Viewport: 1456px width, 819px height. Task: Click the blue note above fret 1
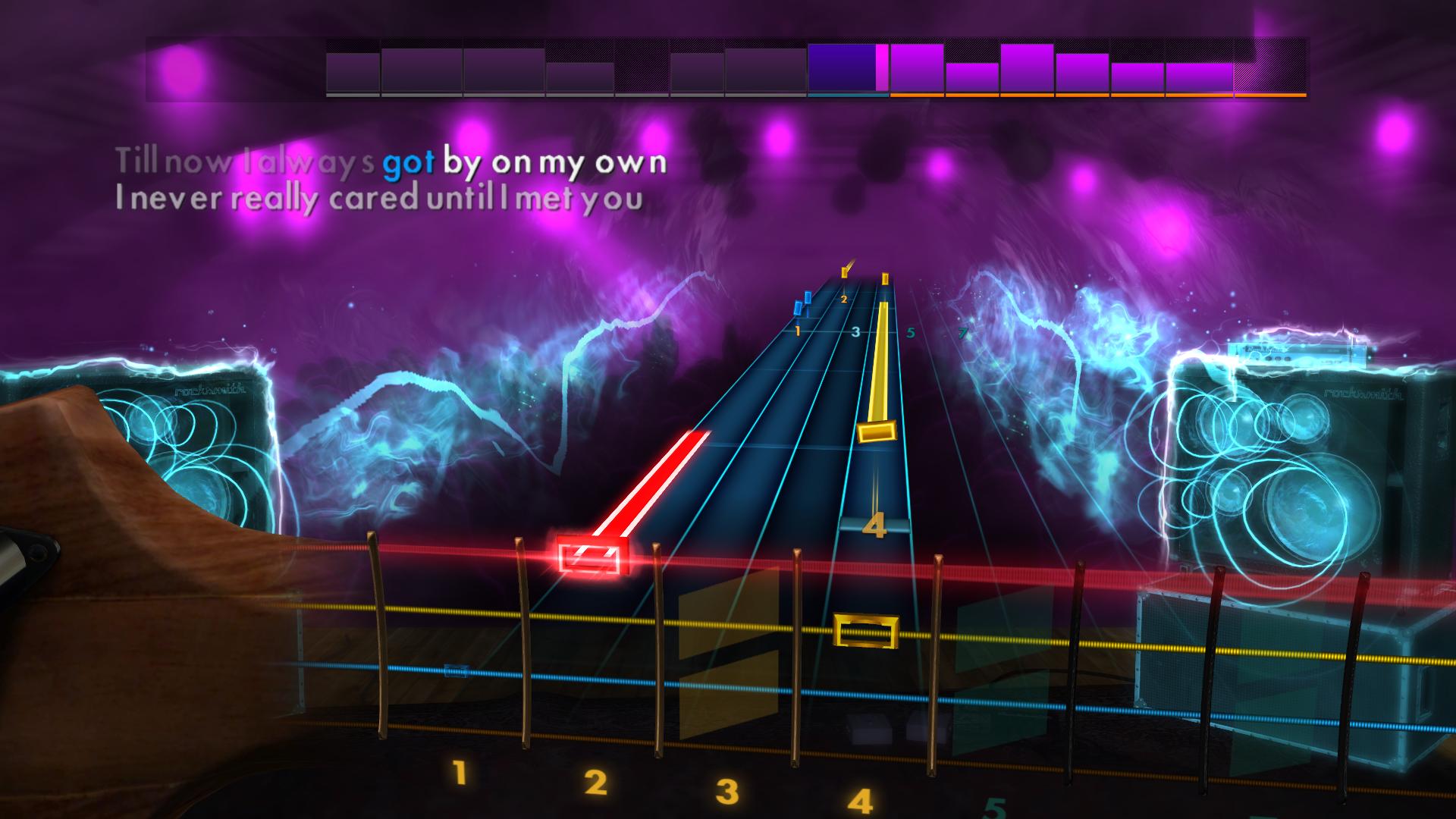point(798,309)
